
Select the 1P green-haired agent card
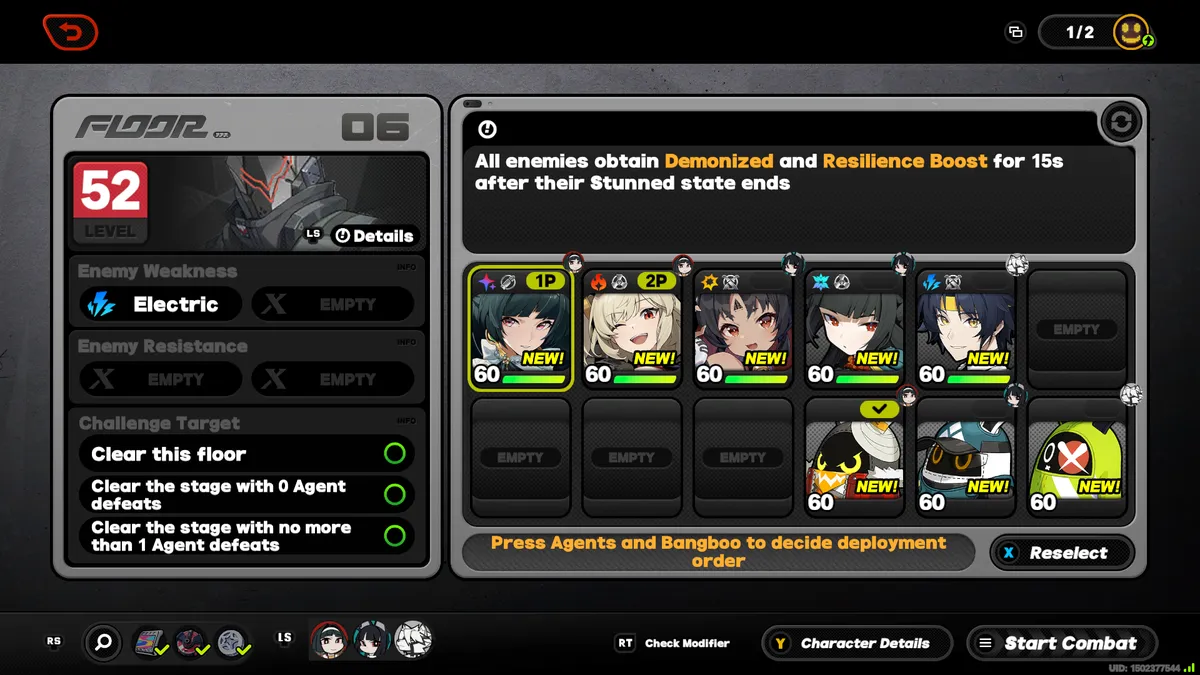click(521, 329)
